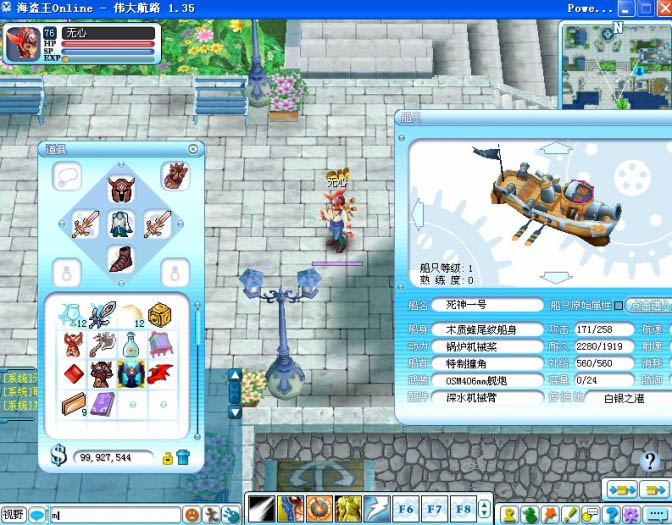672x525 pixels.
Task: Pick the red gem item
Action: coord(73,374)
